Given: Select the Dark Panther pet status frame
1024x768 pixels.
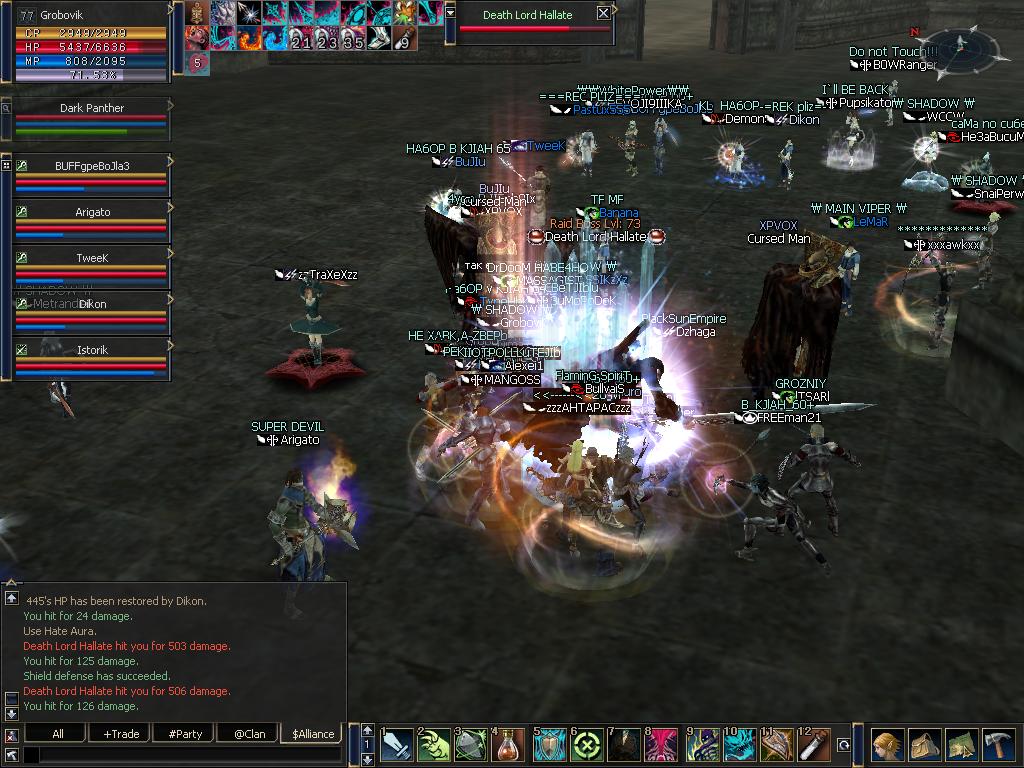Looking at the screenshot, I should click(91, 118).
